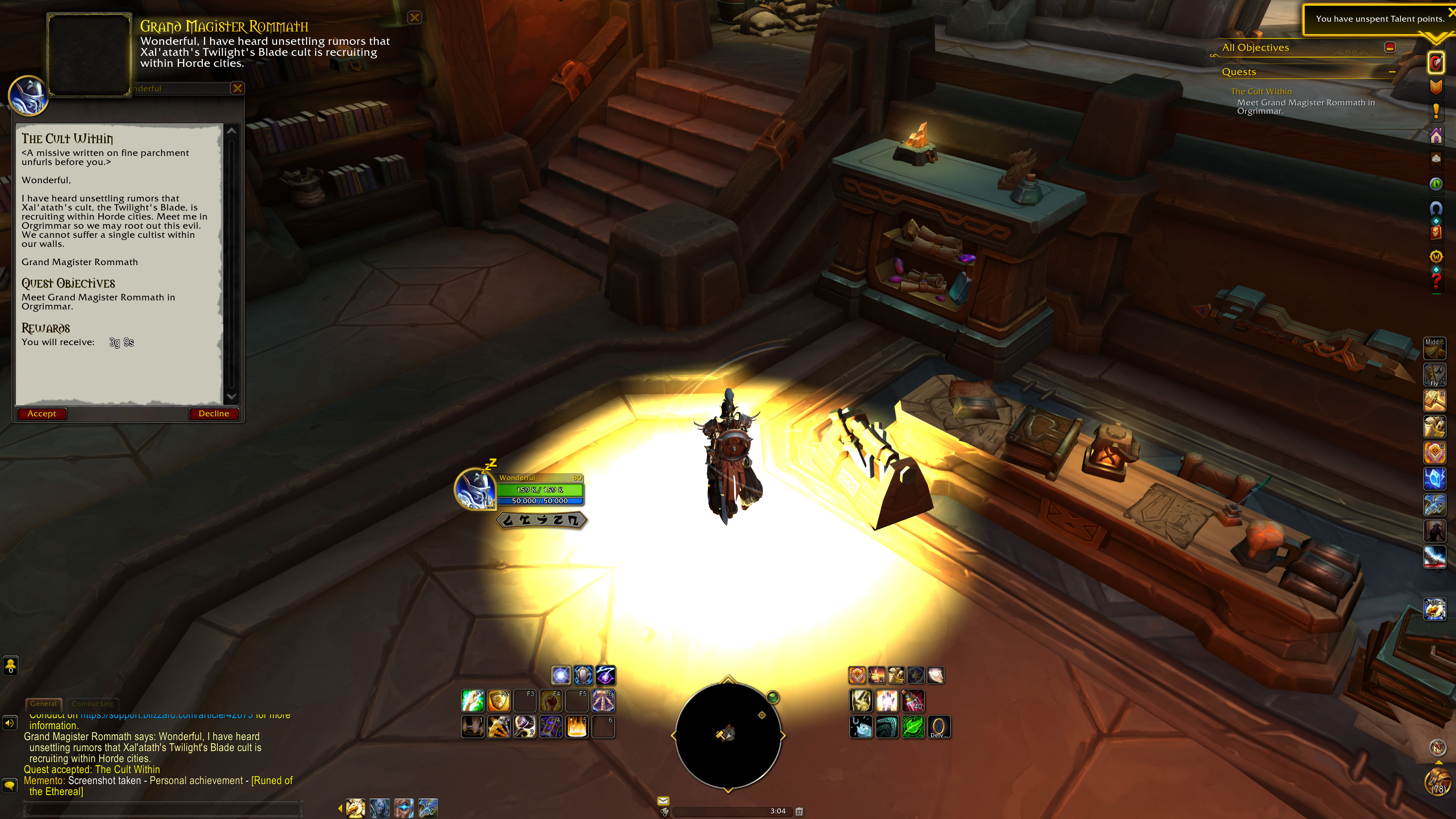
Task: Dismiss Grand Magister Rommath's talking head
Action: 415,17
